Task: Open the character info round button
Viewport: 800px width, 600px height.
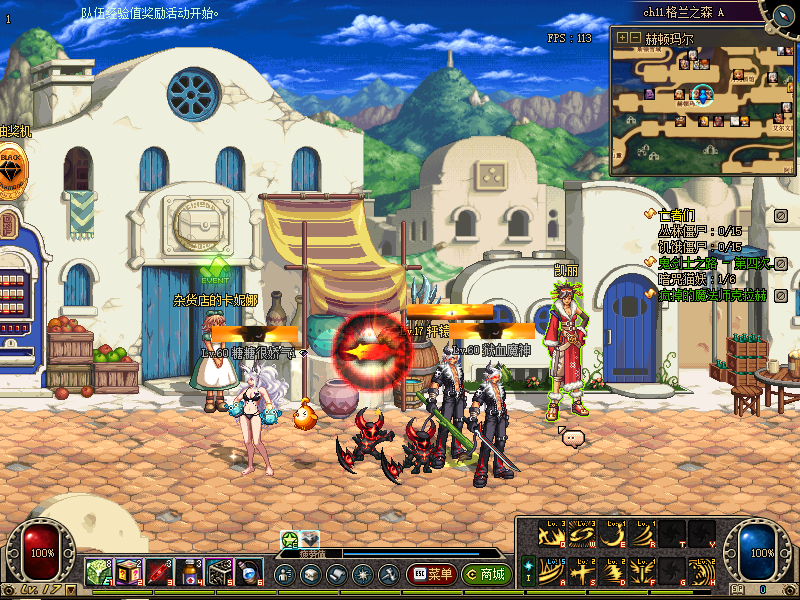Action: coord(284,574)
